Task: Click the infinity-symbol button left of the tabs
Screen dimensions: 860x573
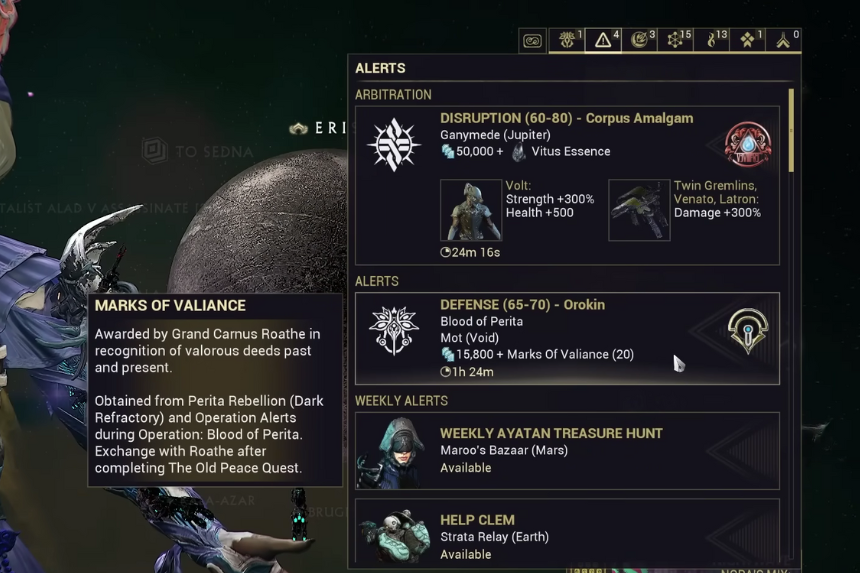Action: pyautogui.click(x=532, y=41)
